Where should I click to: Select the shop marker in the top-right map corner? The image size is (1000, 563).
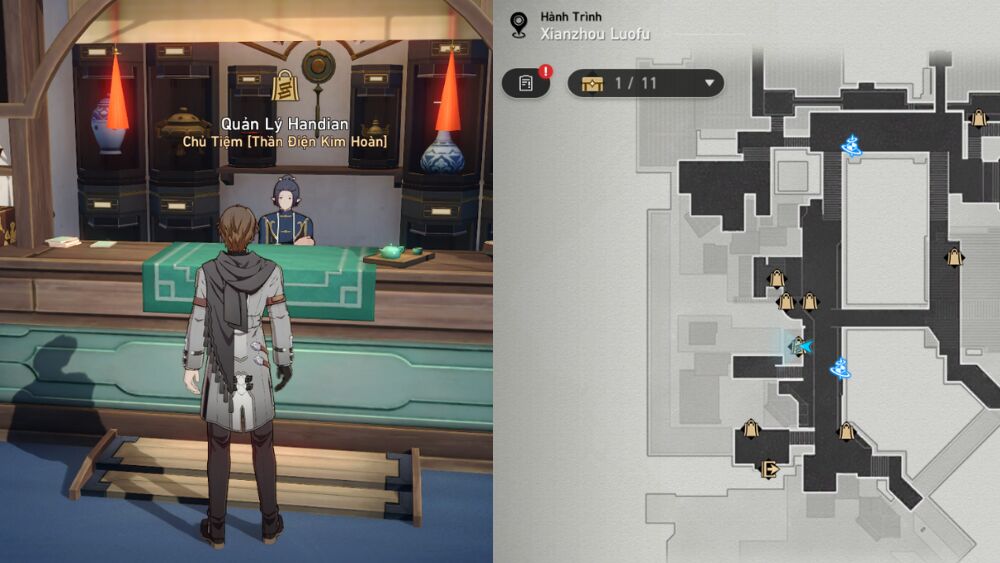pos(979,118)
